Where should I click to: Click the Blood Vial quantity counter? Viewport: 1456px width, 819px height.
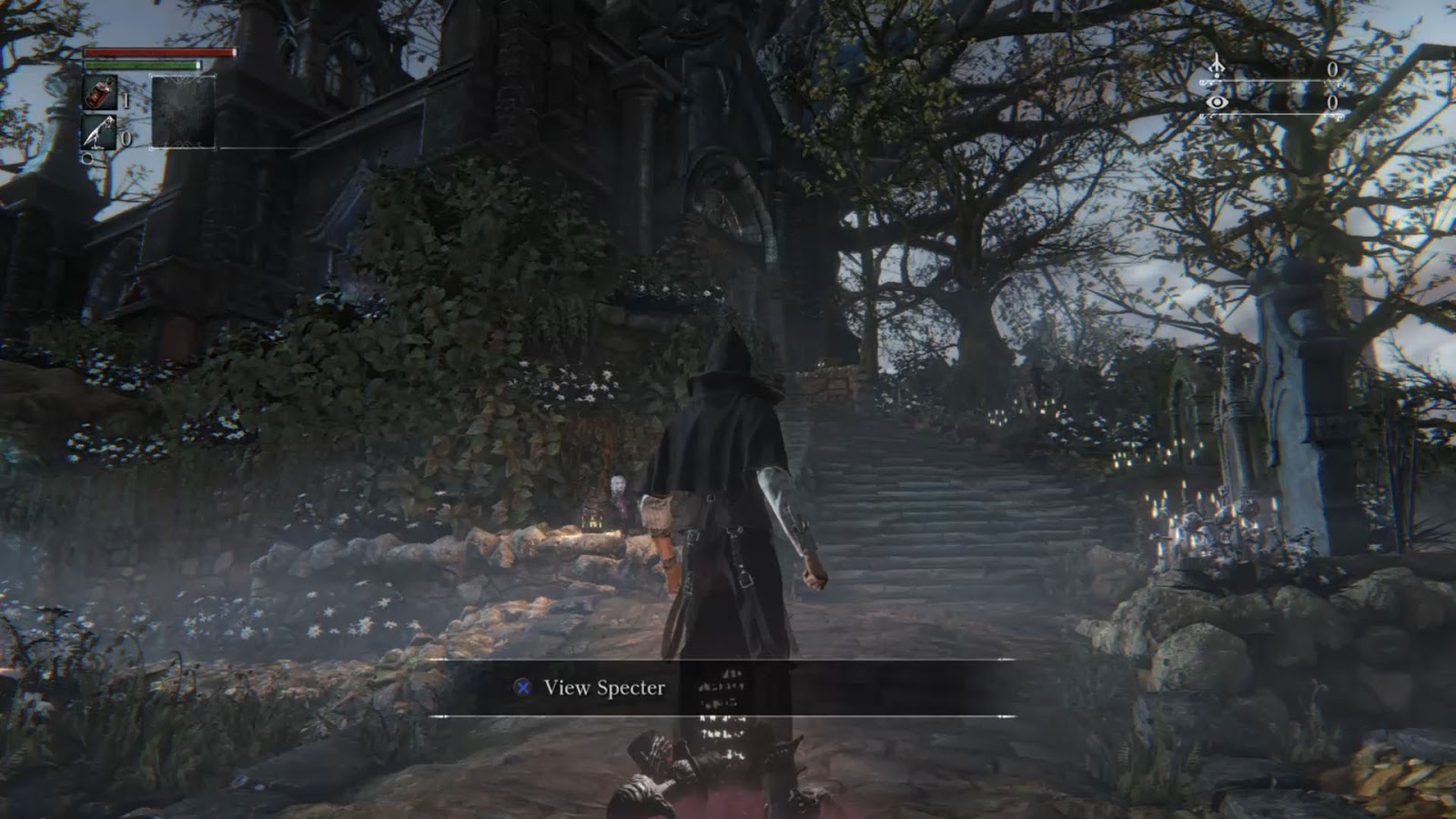tap(126, 100)
